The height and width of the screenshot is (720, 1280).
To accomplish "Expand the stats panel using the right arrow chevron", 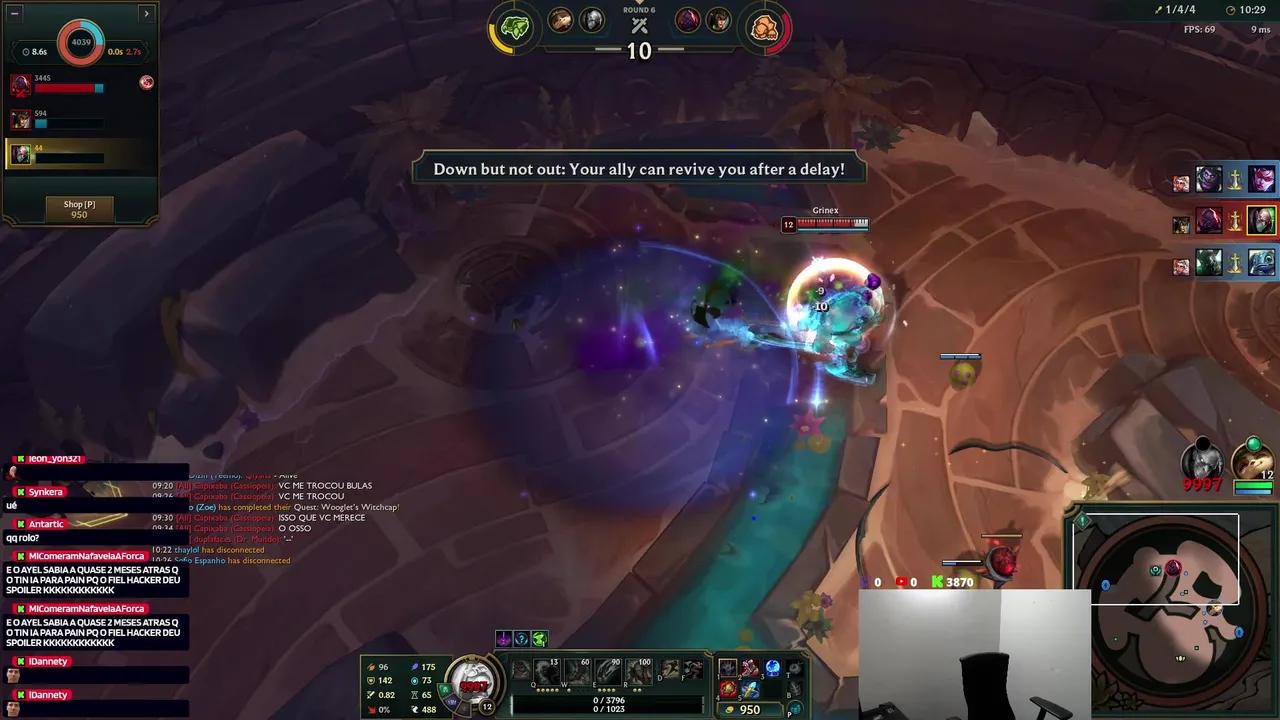I will [x=146, y=13].
